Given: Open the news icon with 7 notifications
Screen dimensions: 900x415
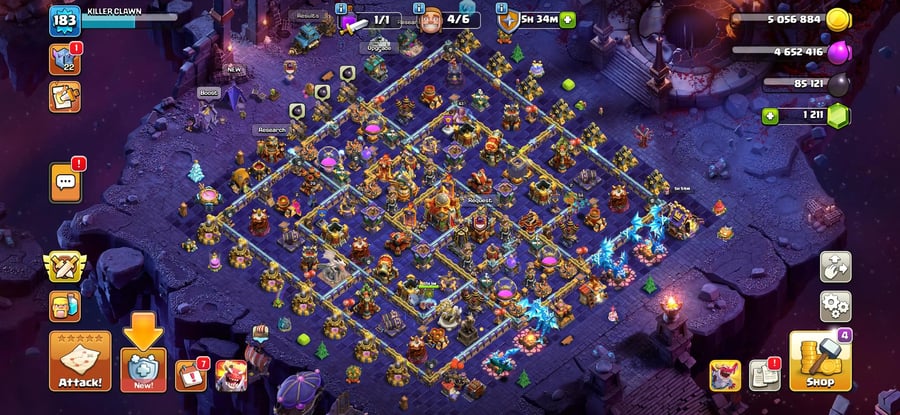Looking at the screenshot, I should [x=189, y=375].
